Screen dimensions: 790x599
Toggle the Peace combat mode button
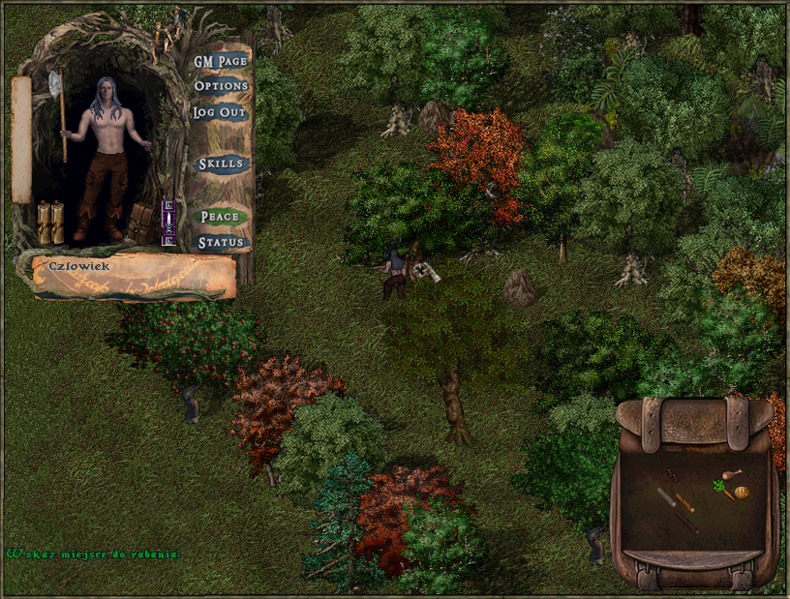point(219,216)
